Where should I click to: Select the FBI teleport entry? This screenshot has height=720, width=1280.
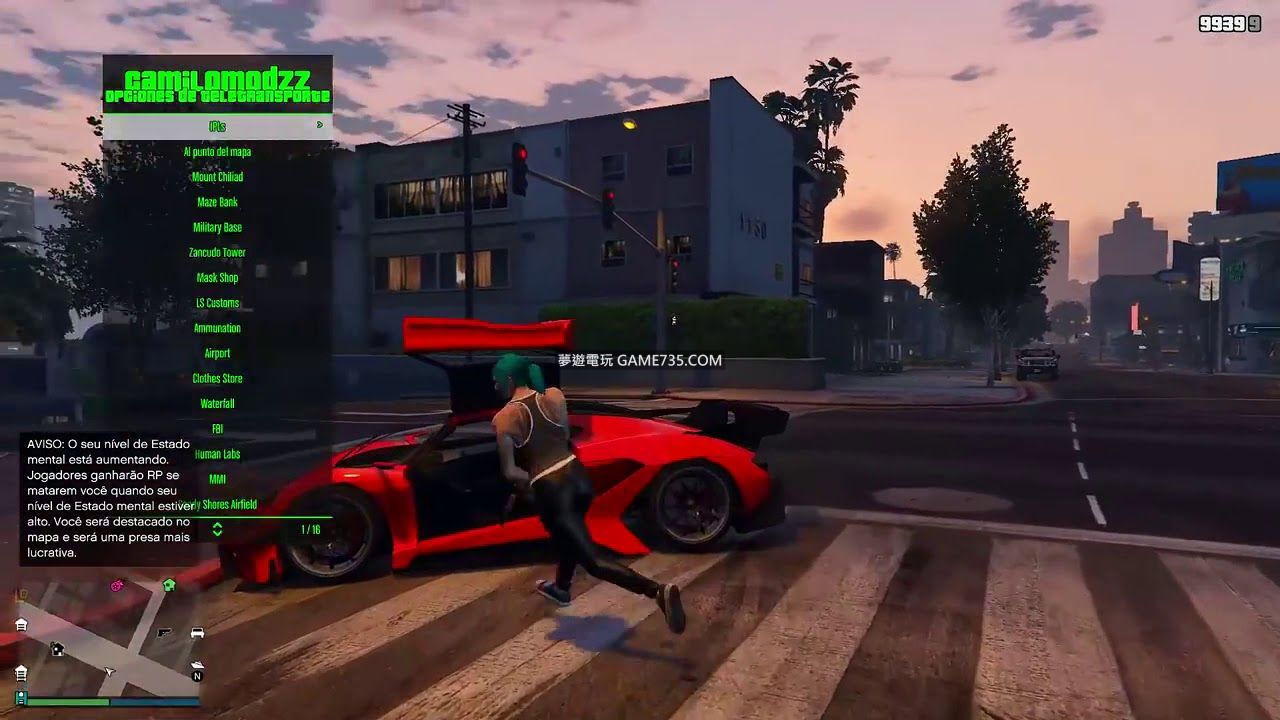tap(217, 428)
